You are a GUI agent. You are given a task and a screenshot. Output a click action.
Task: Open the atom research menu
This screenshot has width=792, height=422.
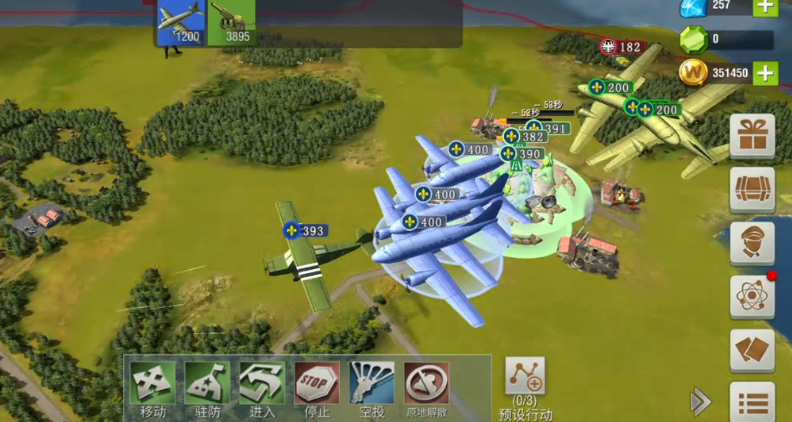click(x=752, y=296)
